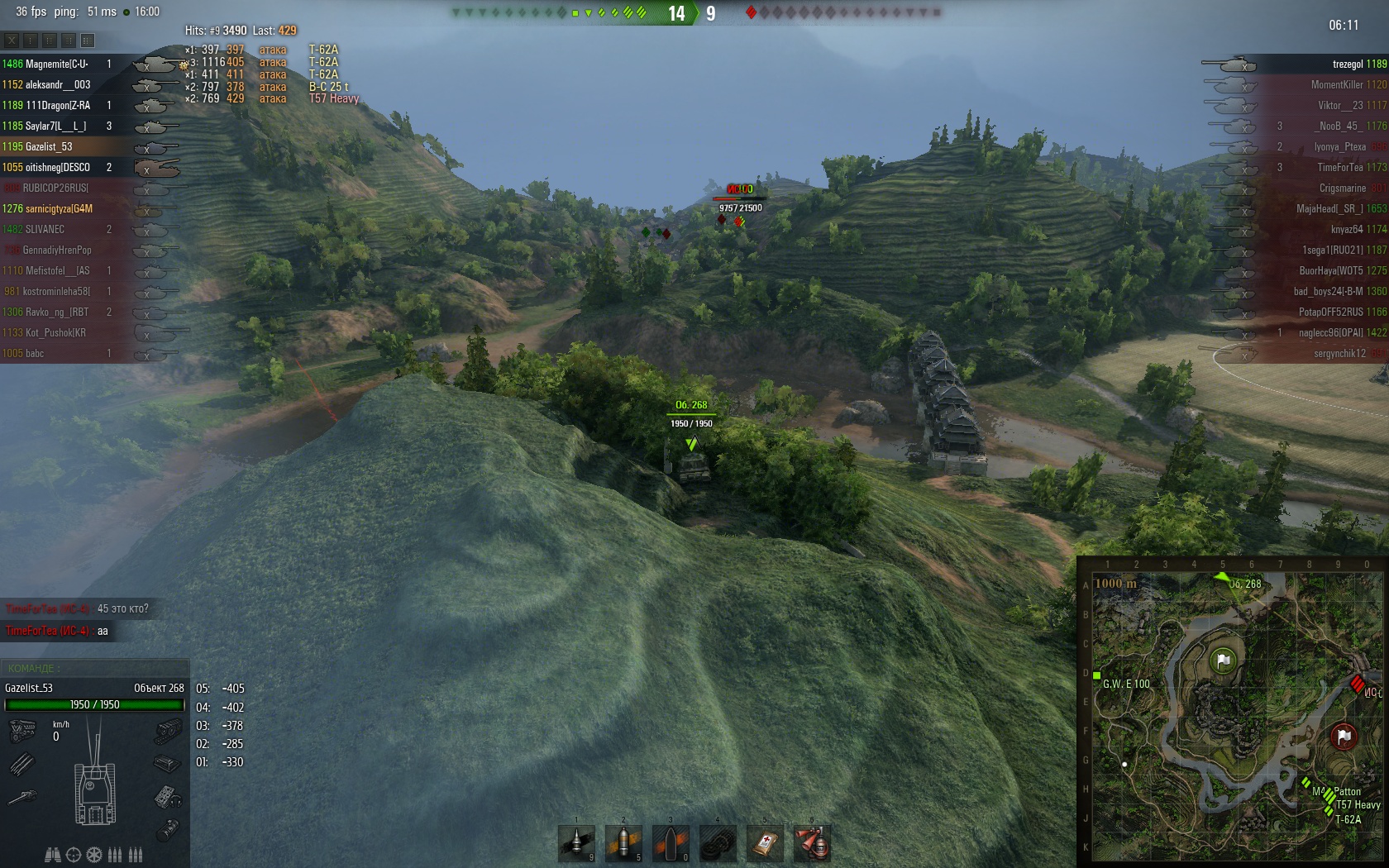Click the allied base flag on the minimap
Viewport: 1389px width, 868px height.
(1224, 661)
